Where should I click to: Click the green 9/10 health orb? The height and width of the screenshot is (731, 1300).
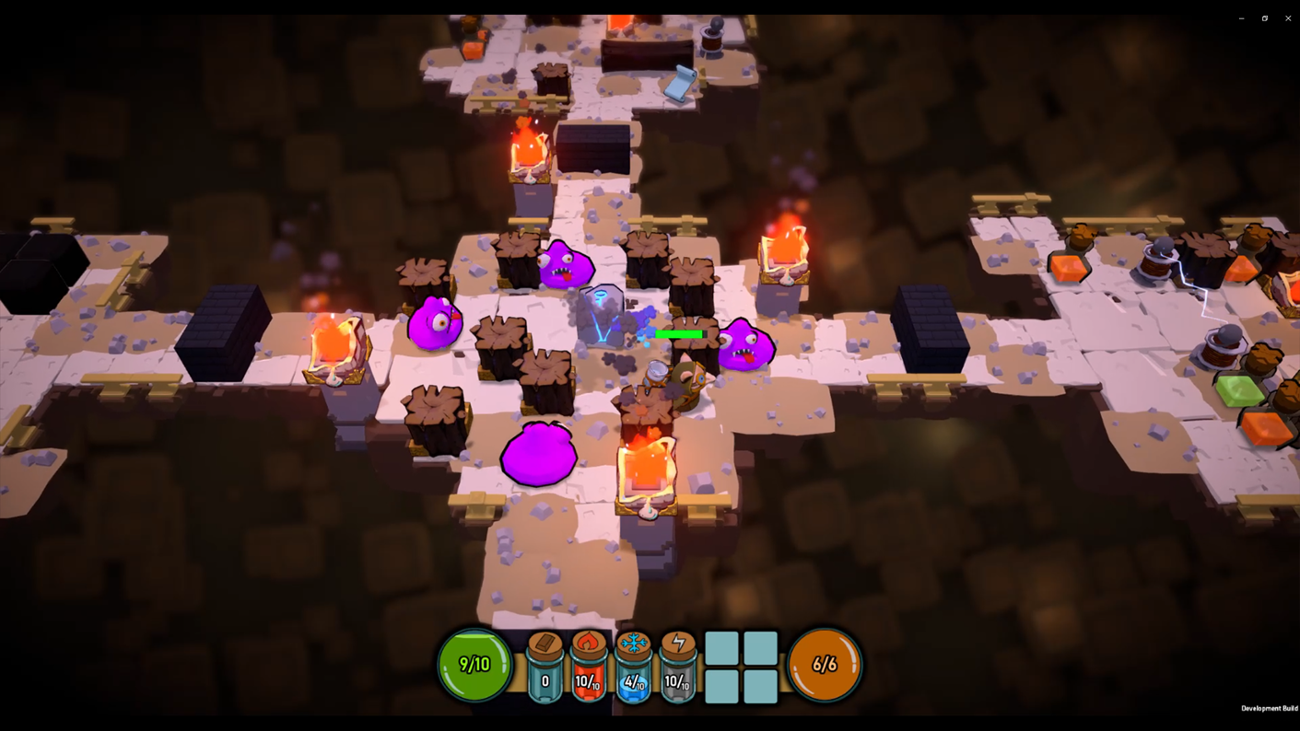pyautogui.click(x=475, y=662)
